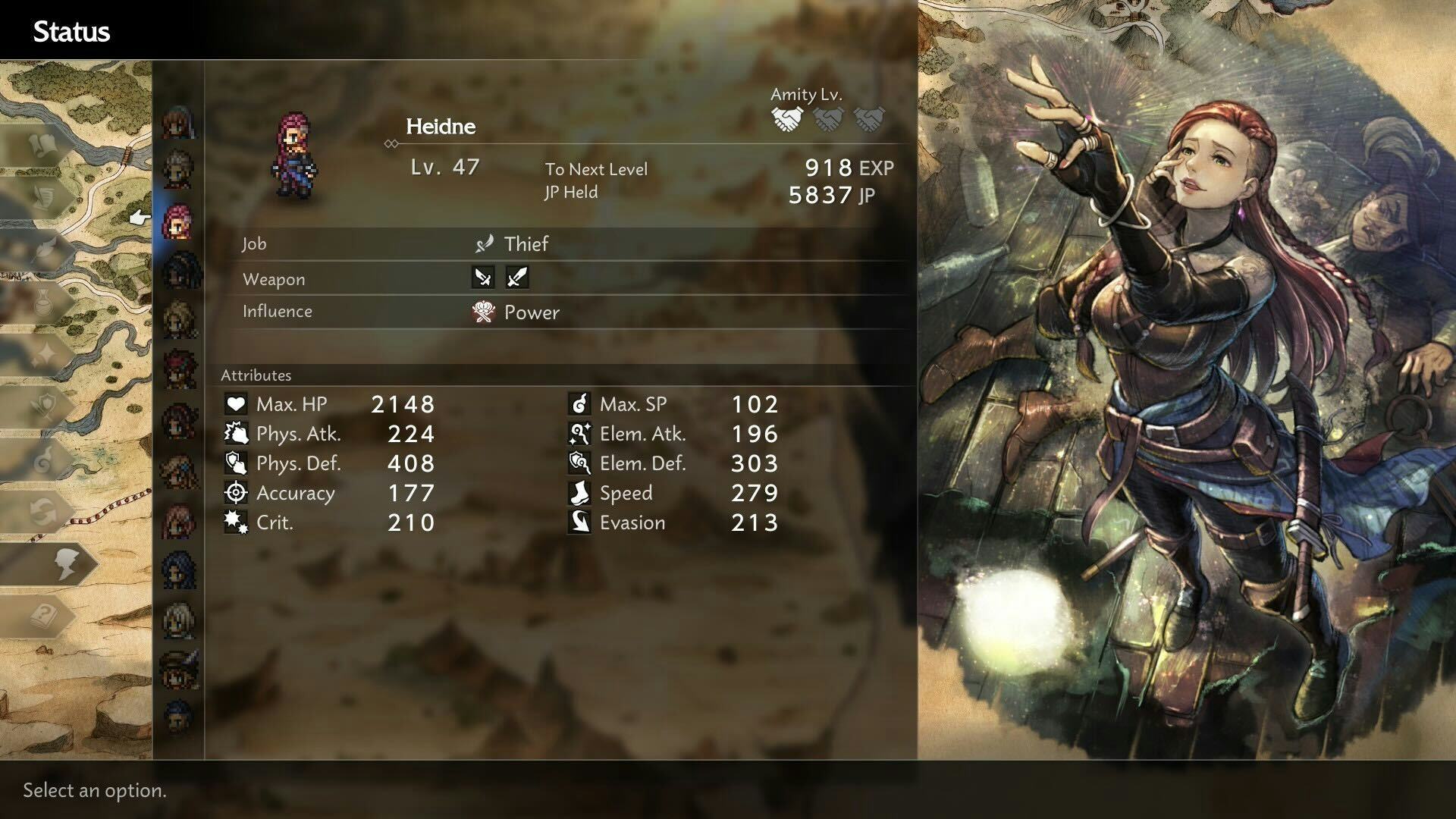
Task: Select the pink-haired Heidne portrait in the party list
Action: pos(178,221)
